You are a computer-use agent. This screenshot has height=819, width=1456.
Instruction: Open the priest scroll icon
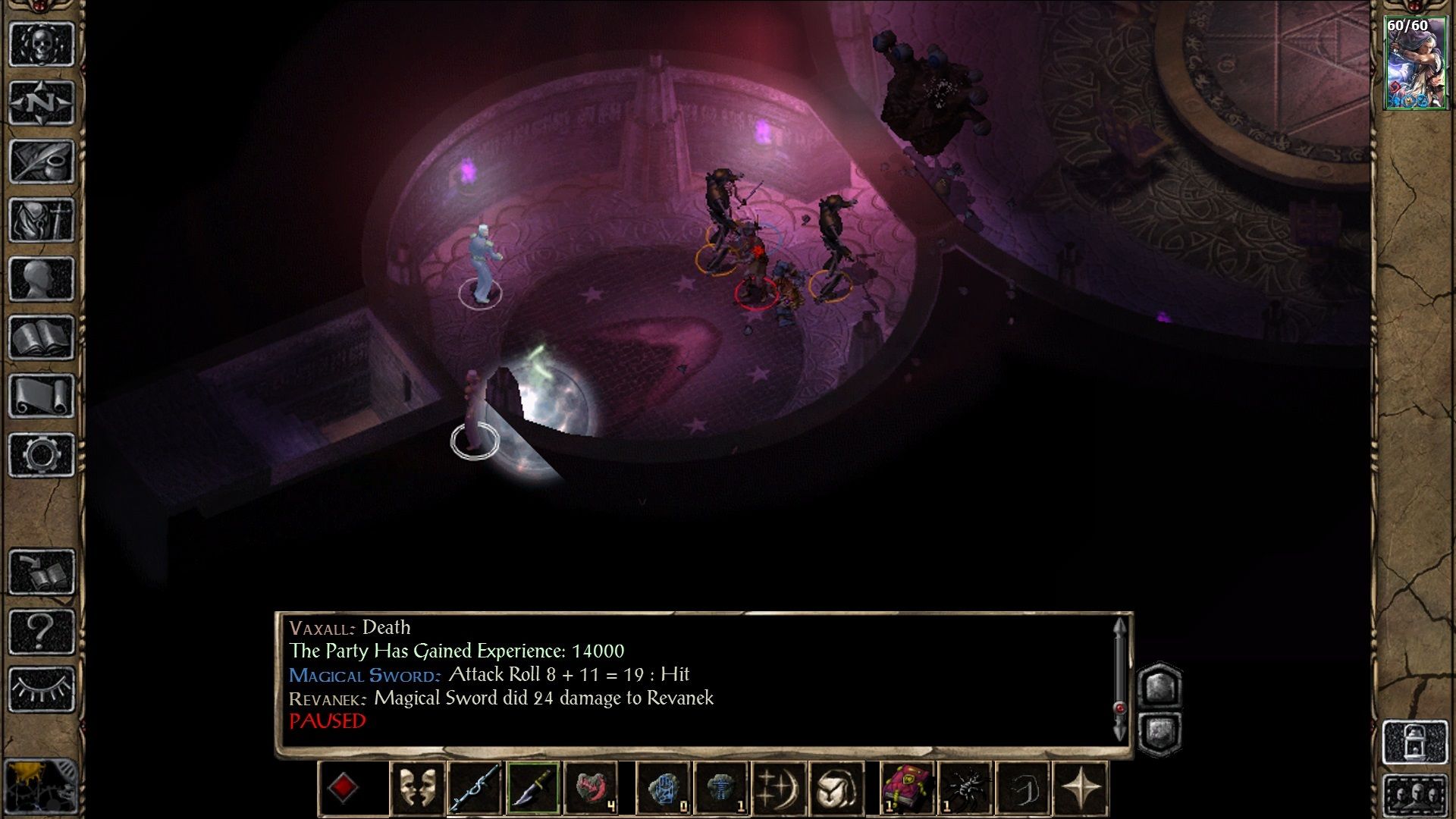click(41, 396)
